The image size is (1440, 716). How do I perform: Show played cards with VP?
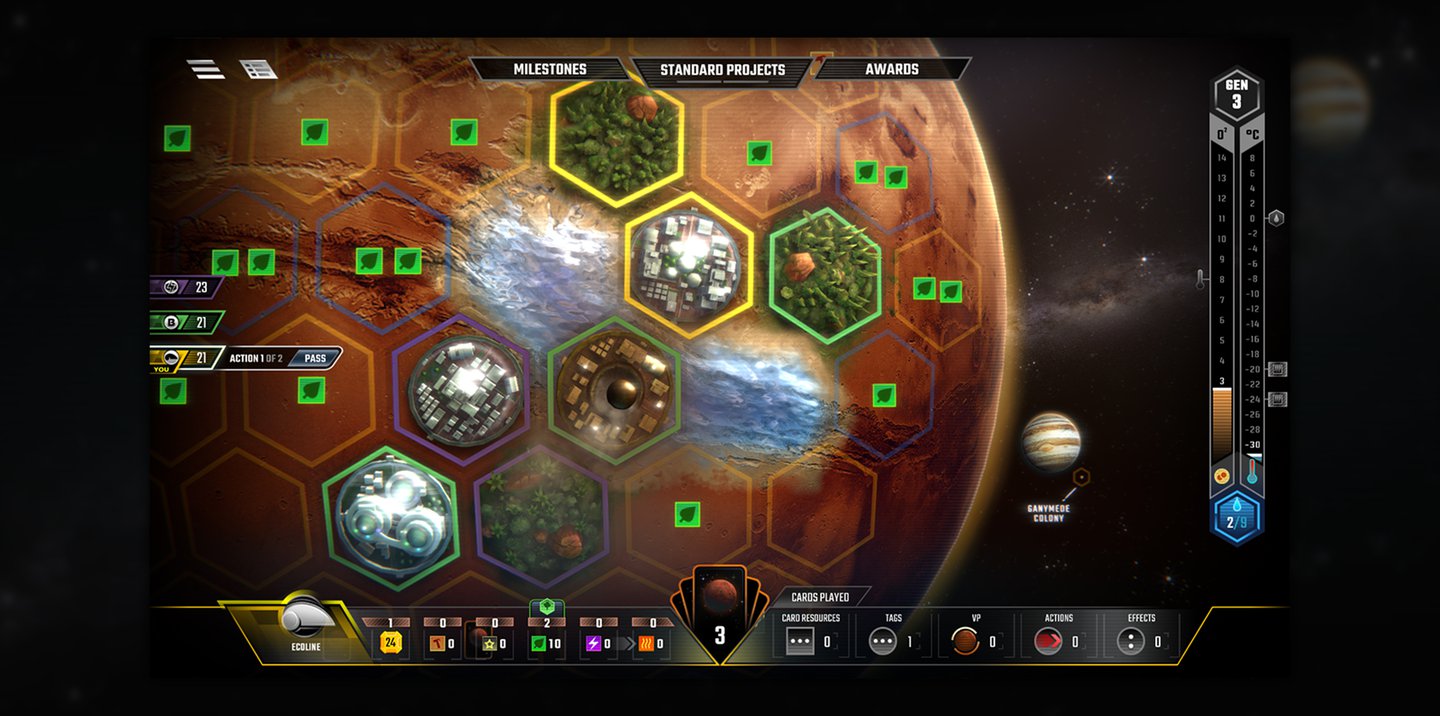(965, 641)
